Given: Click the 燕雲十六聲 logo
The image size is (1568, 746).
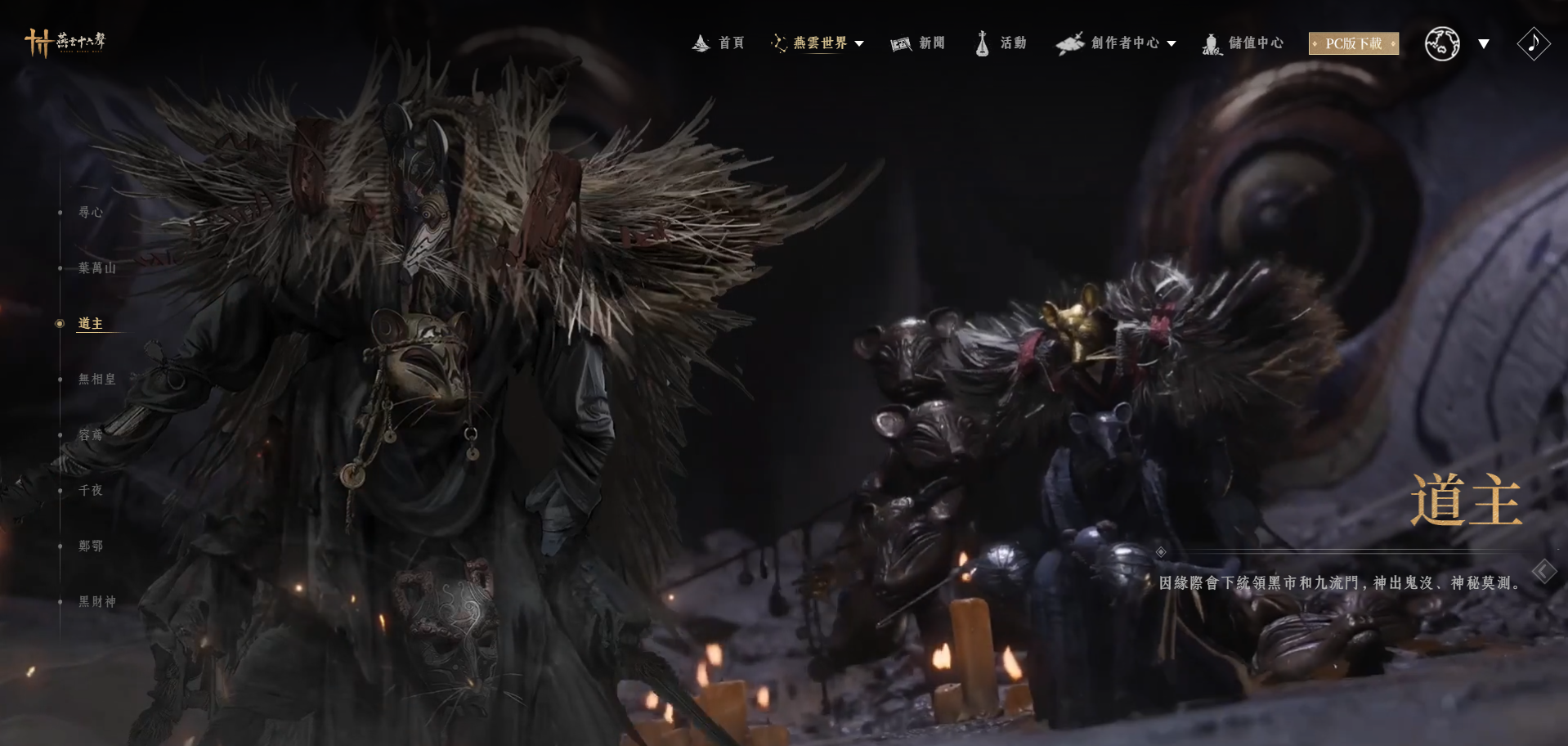Looking at the screenshot, I should [65, 42].
